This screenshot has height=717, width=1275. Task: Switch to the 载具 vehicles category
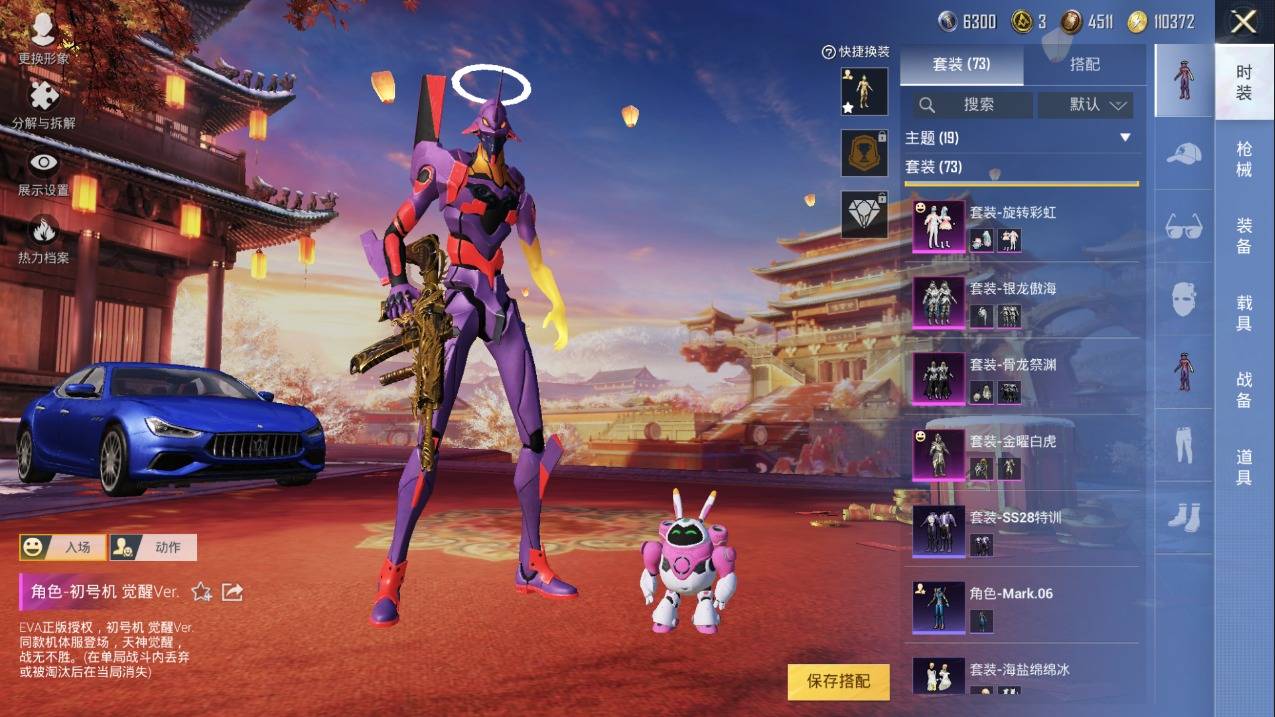[1243, 313]
